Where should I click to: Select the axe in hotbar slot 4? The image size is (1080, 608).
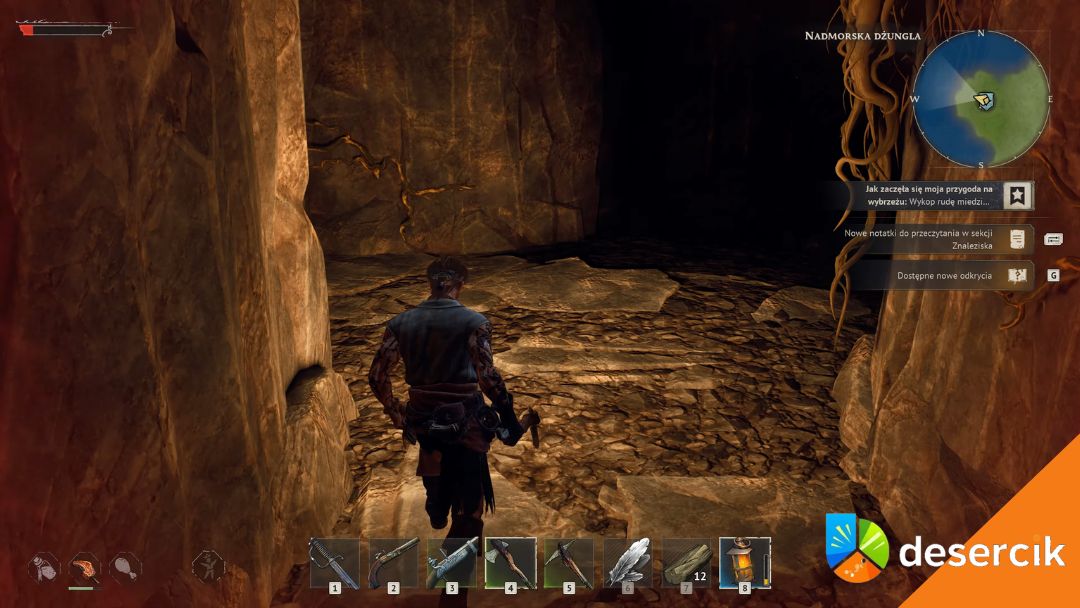click(x=510, y=562)
